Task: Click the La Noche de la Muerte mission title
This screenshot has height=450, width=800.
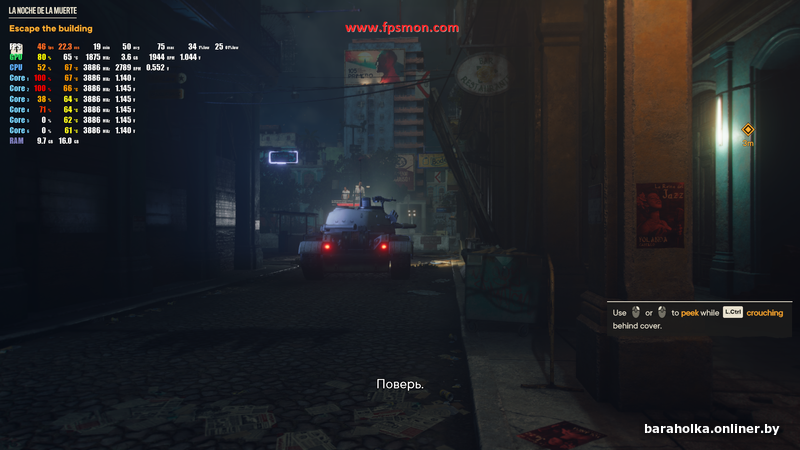Action: tap(42, 10)
